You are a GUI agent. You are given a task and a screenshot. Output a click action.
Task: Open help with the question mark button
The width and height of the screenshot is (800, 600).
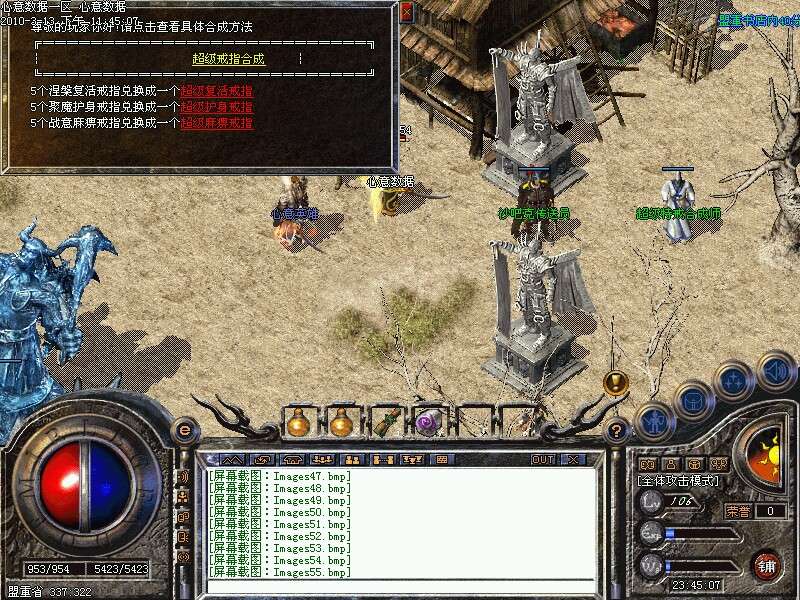(x=618, y=431)
